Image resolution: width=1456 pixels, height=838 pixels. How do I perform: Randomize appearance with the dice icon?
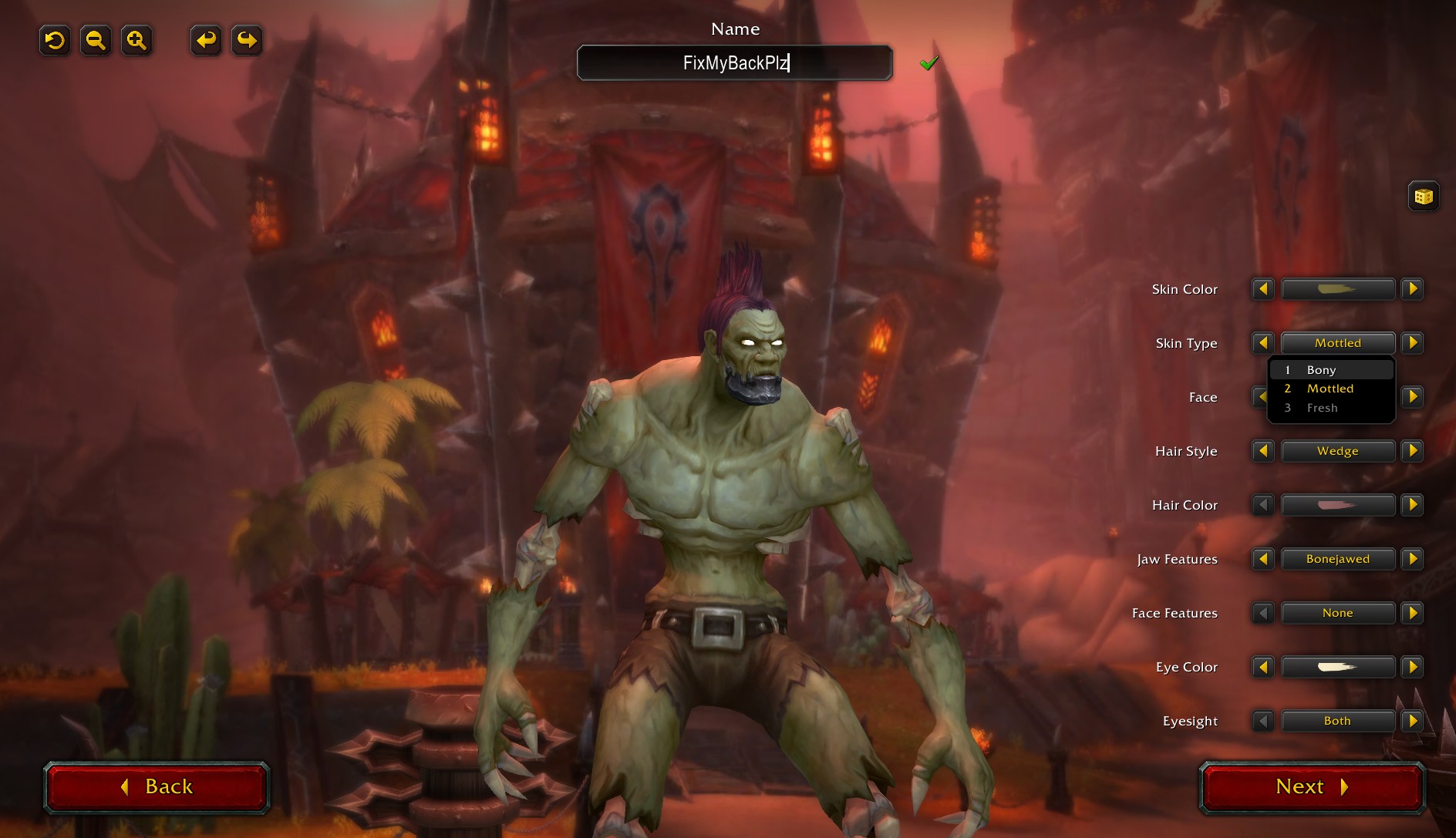tap(1423, 196)
